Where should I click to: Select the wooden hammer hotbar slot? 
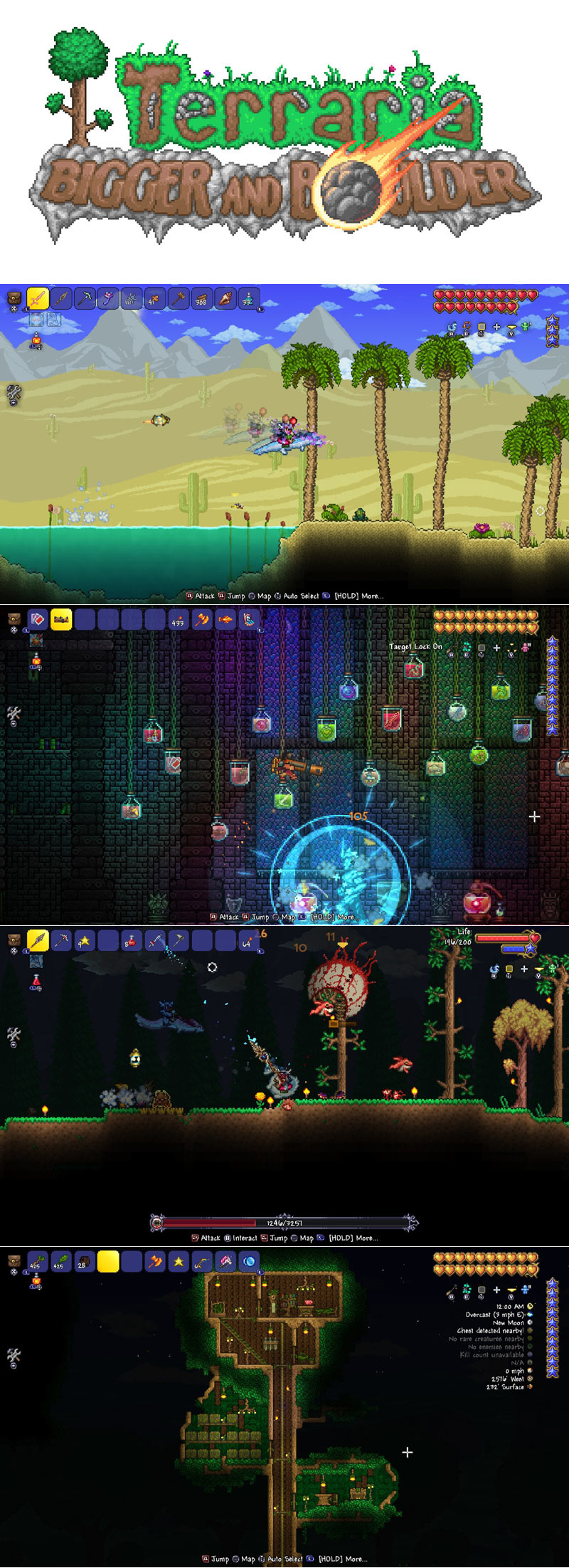click(x=179, y=299)
